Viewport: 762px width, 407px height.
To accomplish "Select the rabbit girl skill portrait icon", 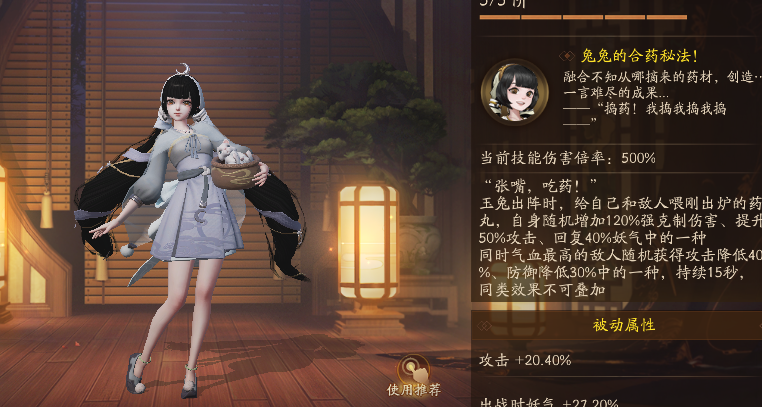I will coord(513,93).
